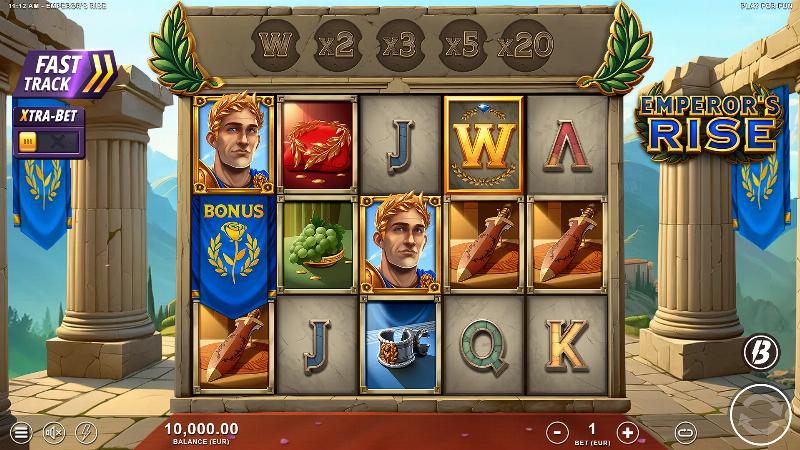Image resolution: width=800 pixels, height=450 pixels.
Task: Open the round B bonus buy button
Action: point(759,352)
